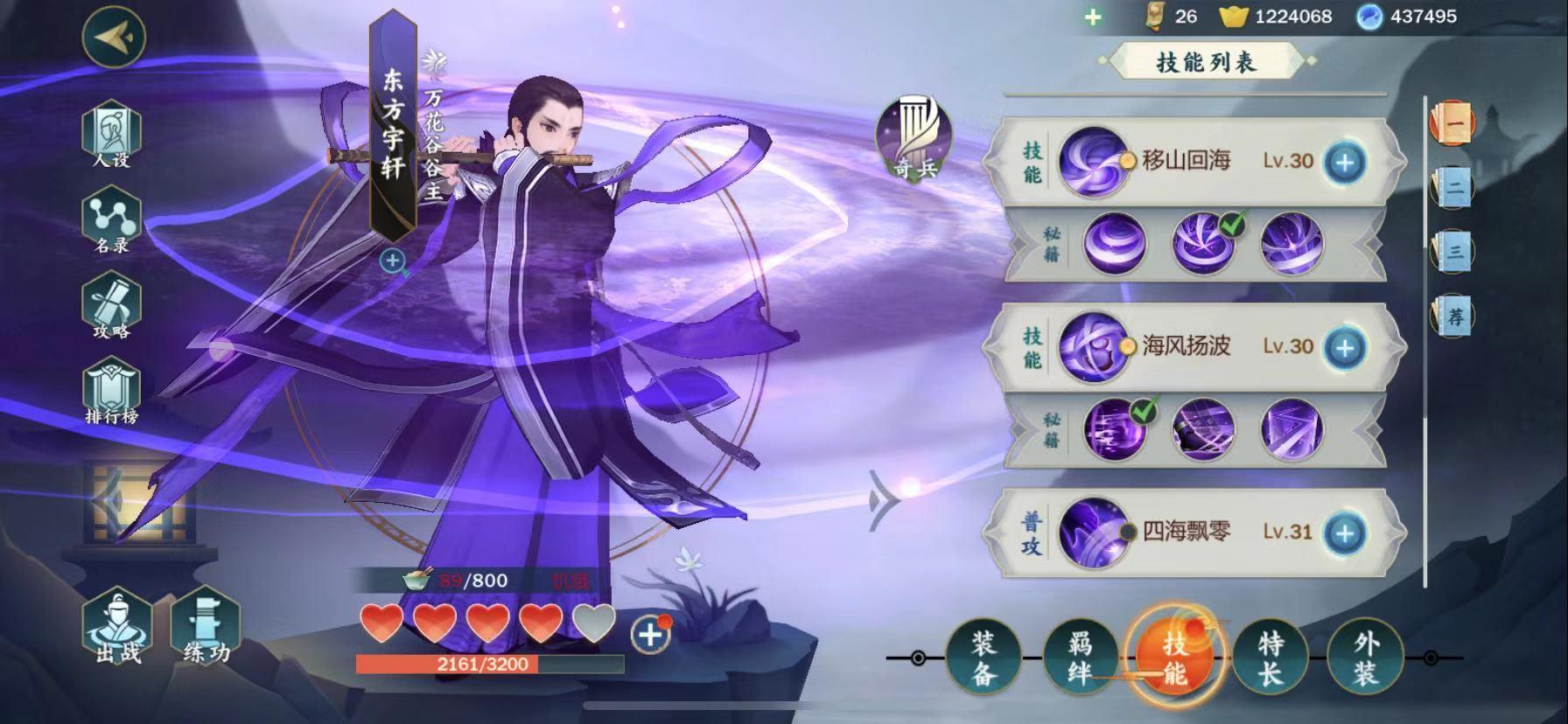Screen dimensions: 1568x724
Task: Open the 荐 recommended preset
Action: [x=1453, y=316]
